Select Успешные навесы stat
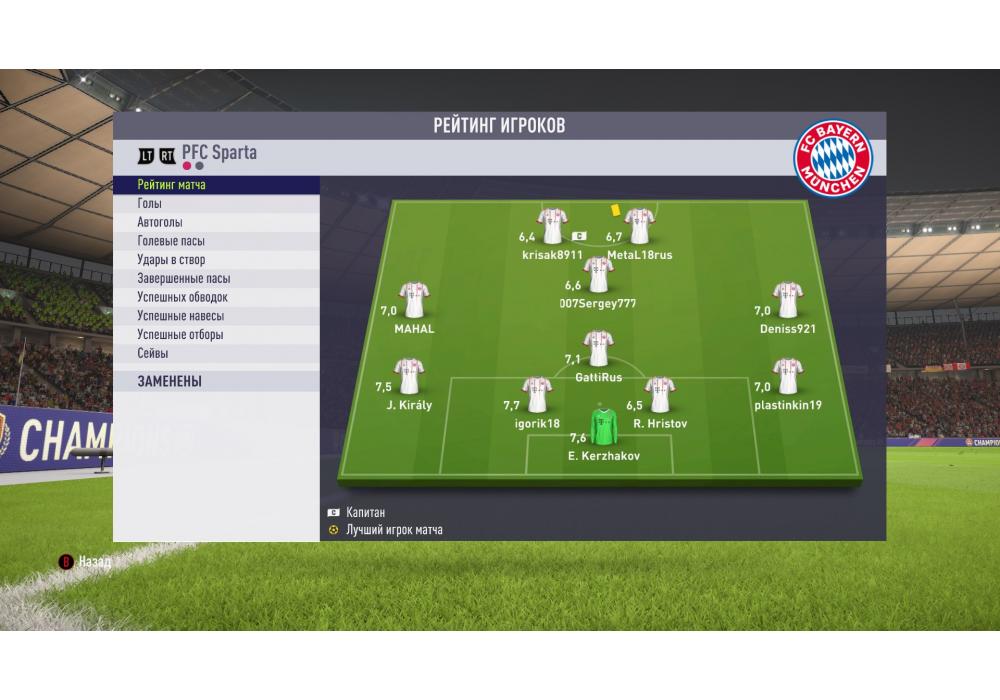 coord(216,316)
